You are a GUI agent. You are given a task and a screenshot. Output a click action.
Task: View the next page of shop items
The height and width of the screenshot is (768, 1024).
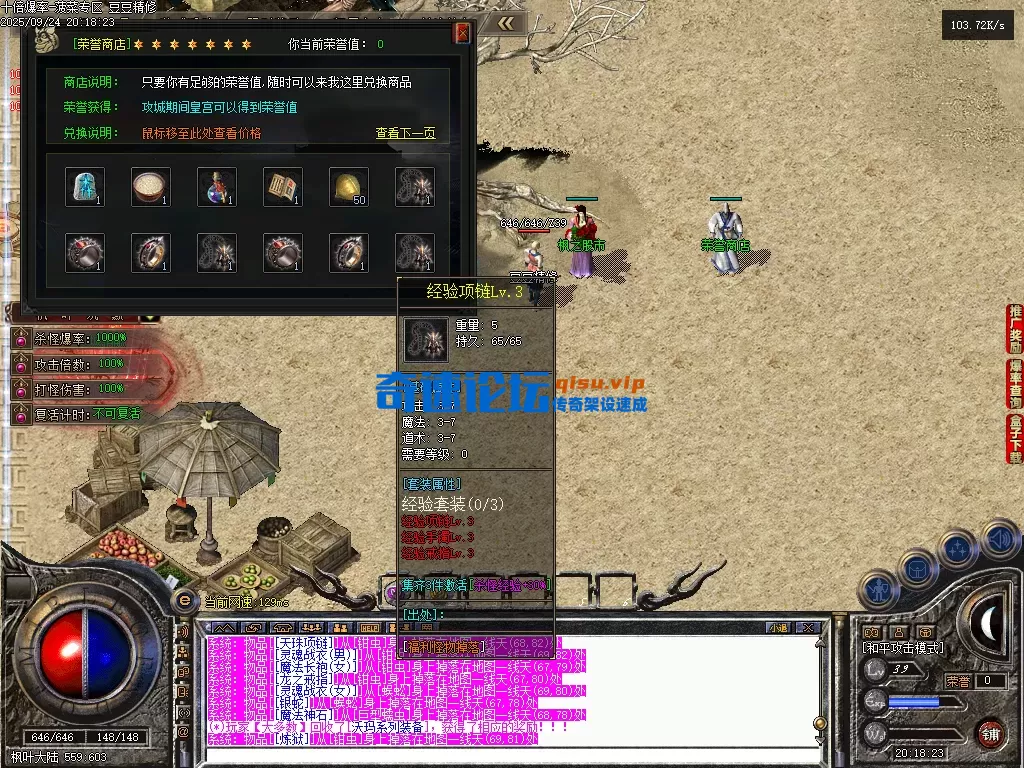tap(405, 133)
